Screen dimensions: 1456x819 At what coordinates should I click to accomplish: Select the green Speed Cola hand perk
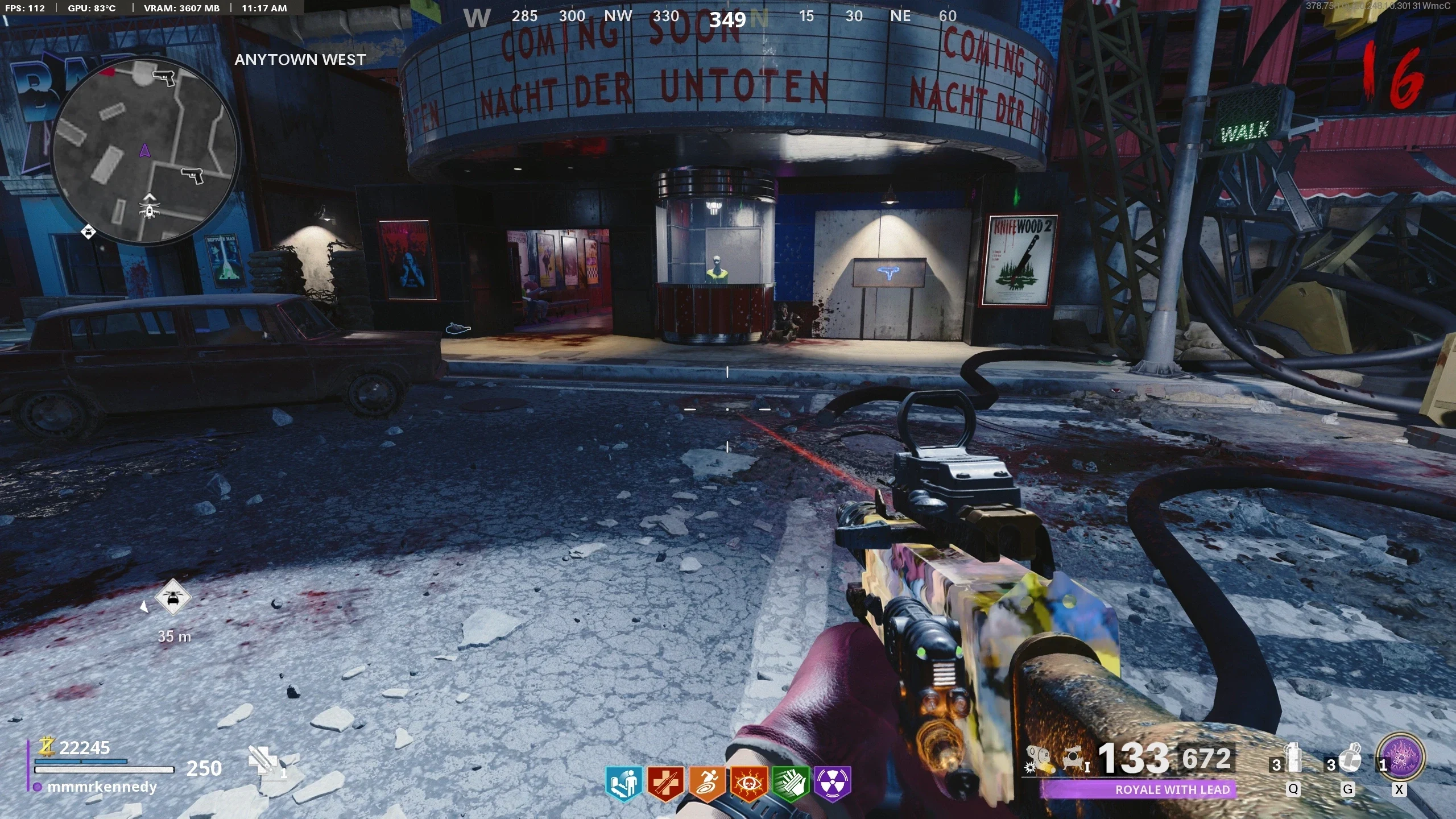(x=791, y=784)
